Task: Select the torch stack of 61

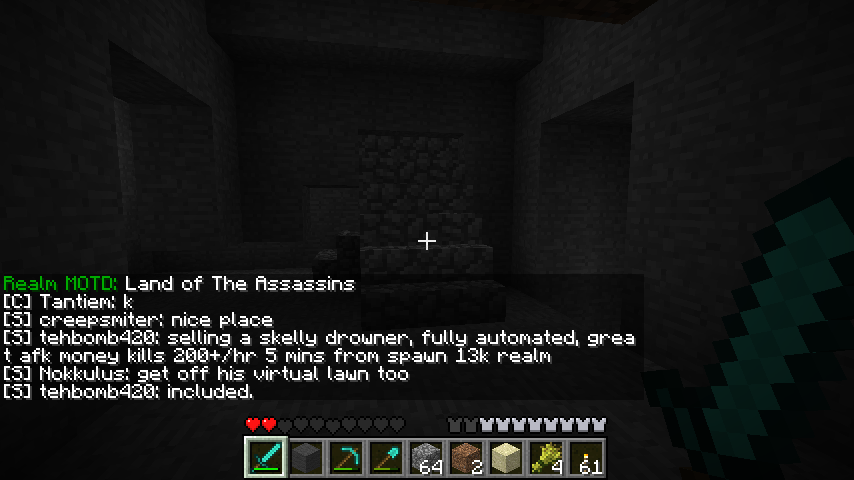Action: click(587, 458)
